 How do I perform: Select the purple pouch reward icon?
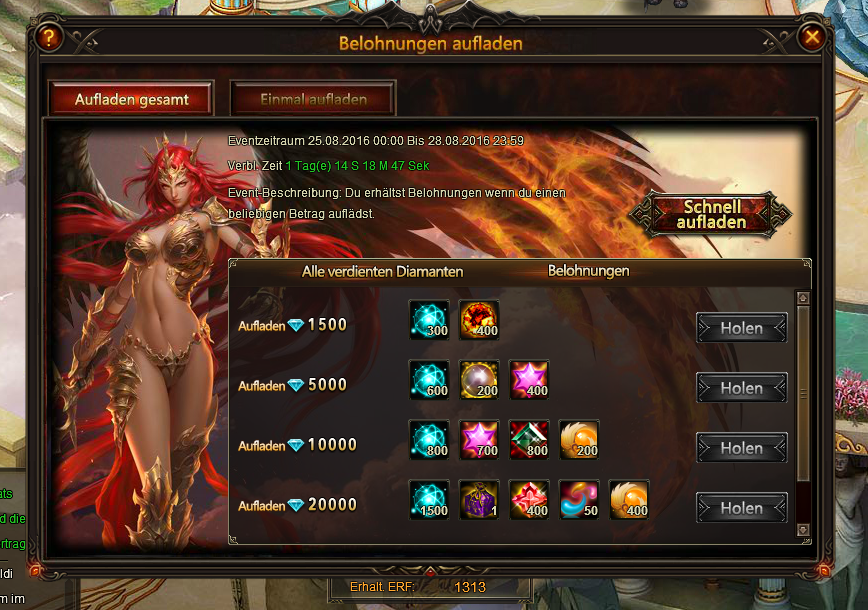click(x=479, y=500)
